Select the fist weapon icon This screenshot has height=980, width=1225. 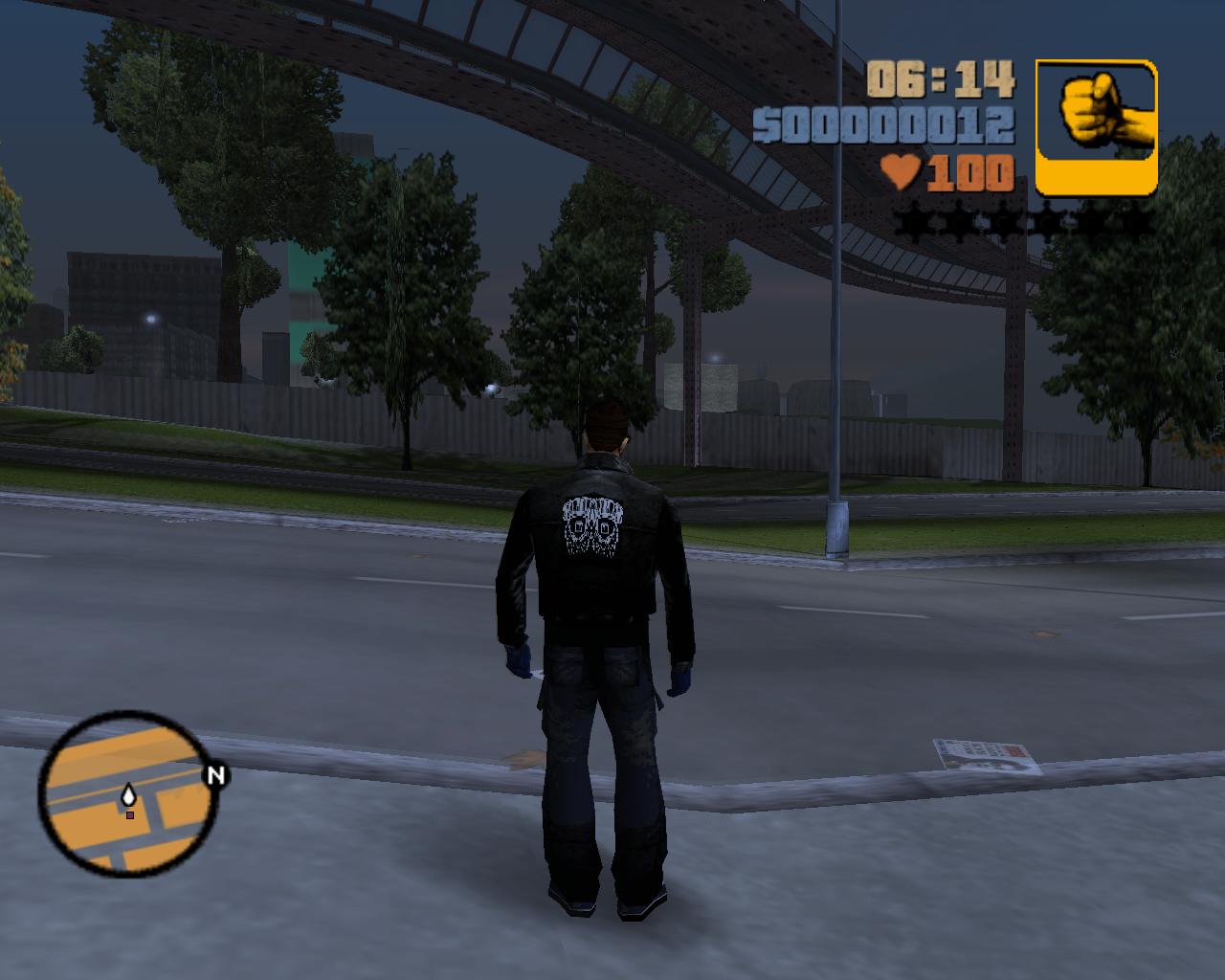[x=1096, y=126]
